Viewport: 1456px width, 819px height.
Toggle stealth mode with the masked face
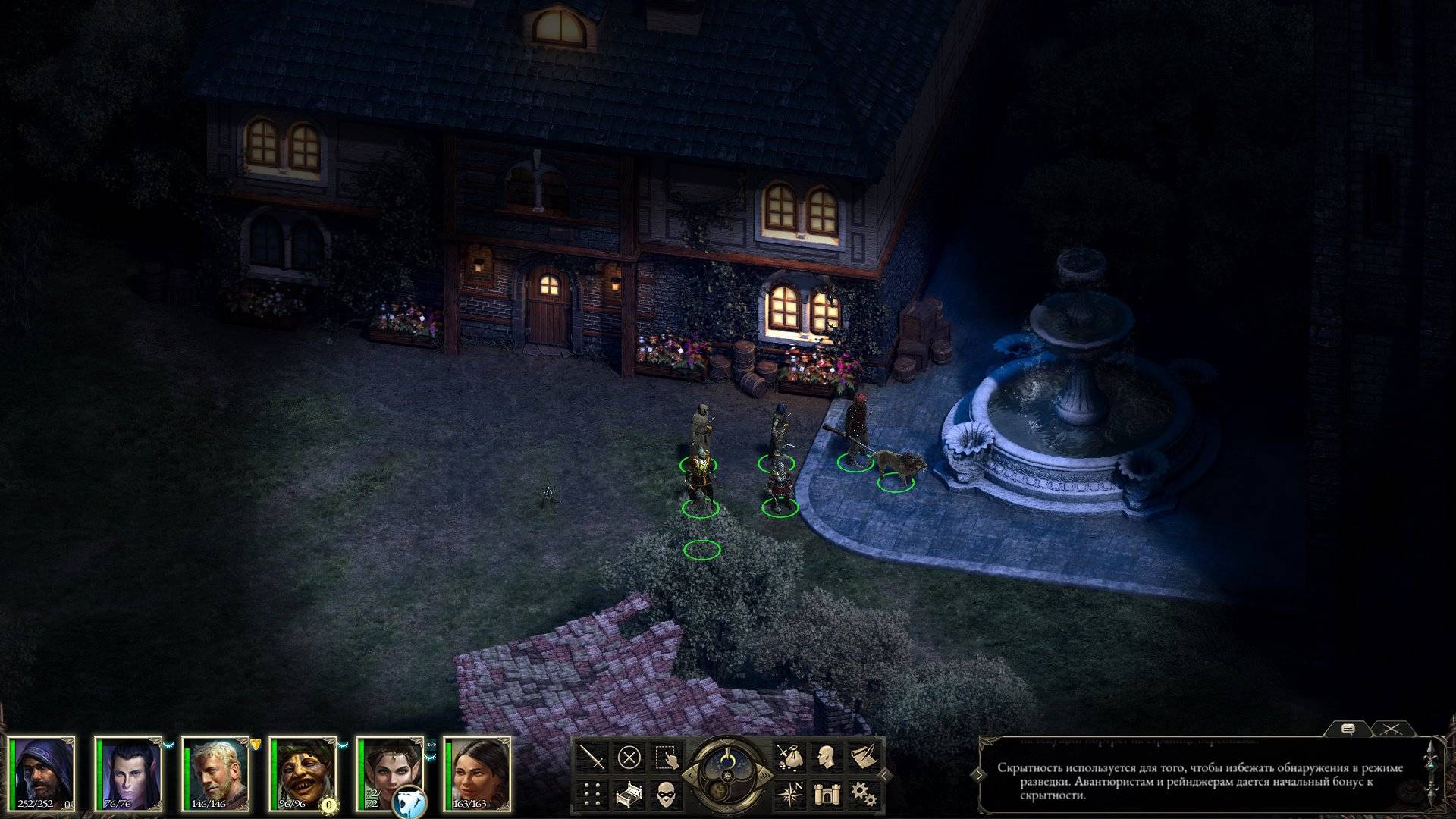pos(665,793)
